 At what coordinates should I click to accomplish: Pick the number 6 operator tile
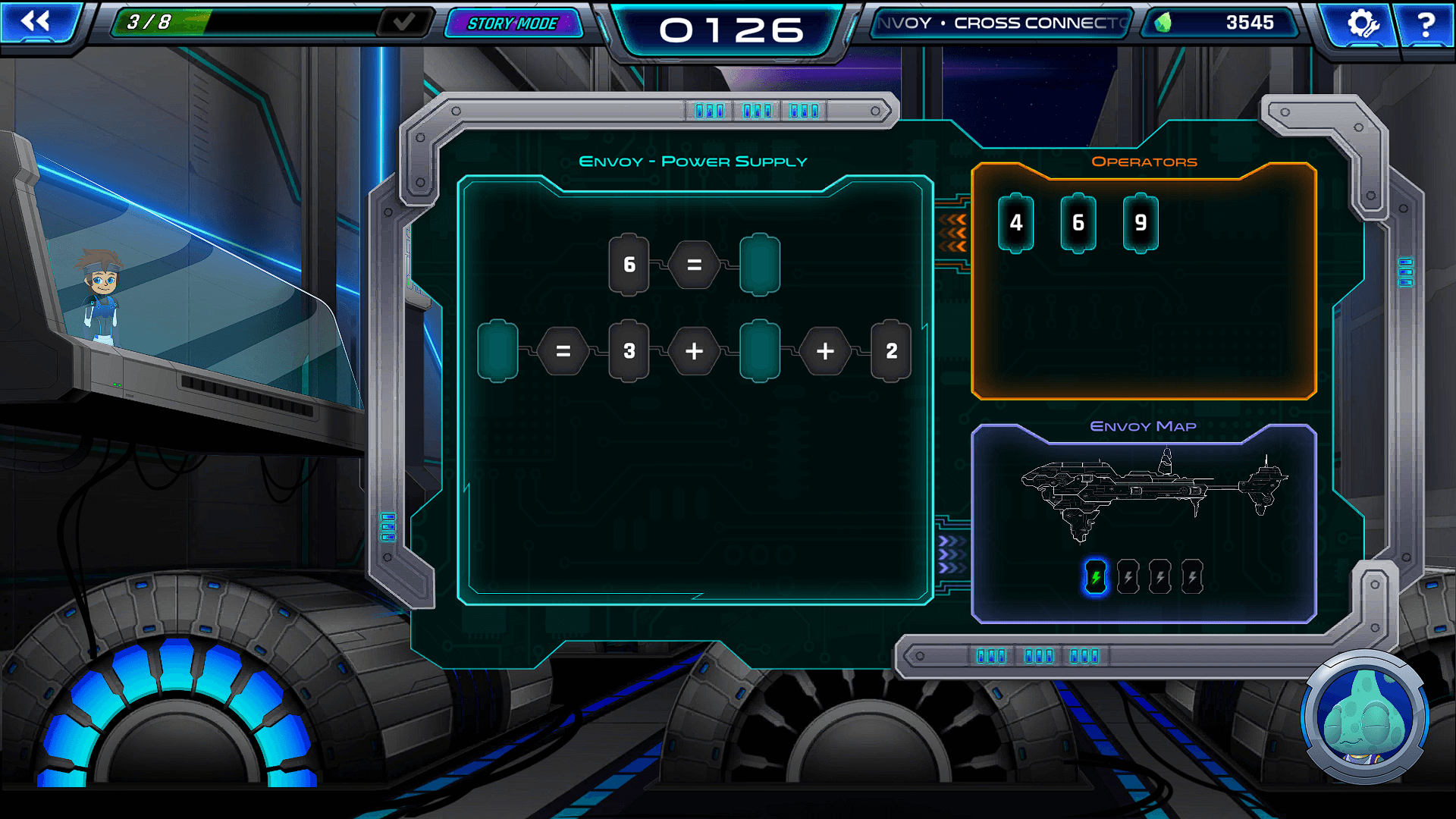1078,223
